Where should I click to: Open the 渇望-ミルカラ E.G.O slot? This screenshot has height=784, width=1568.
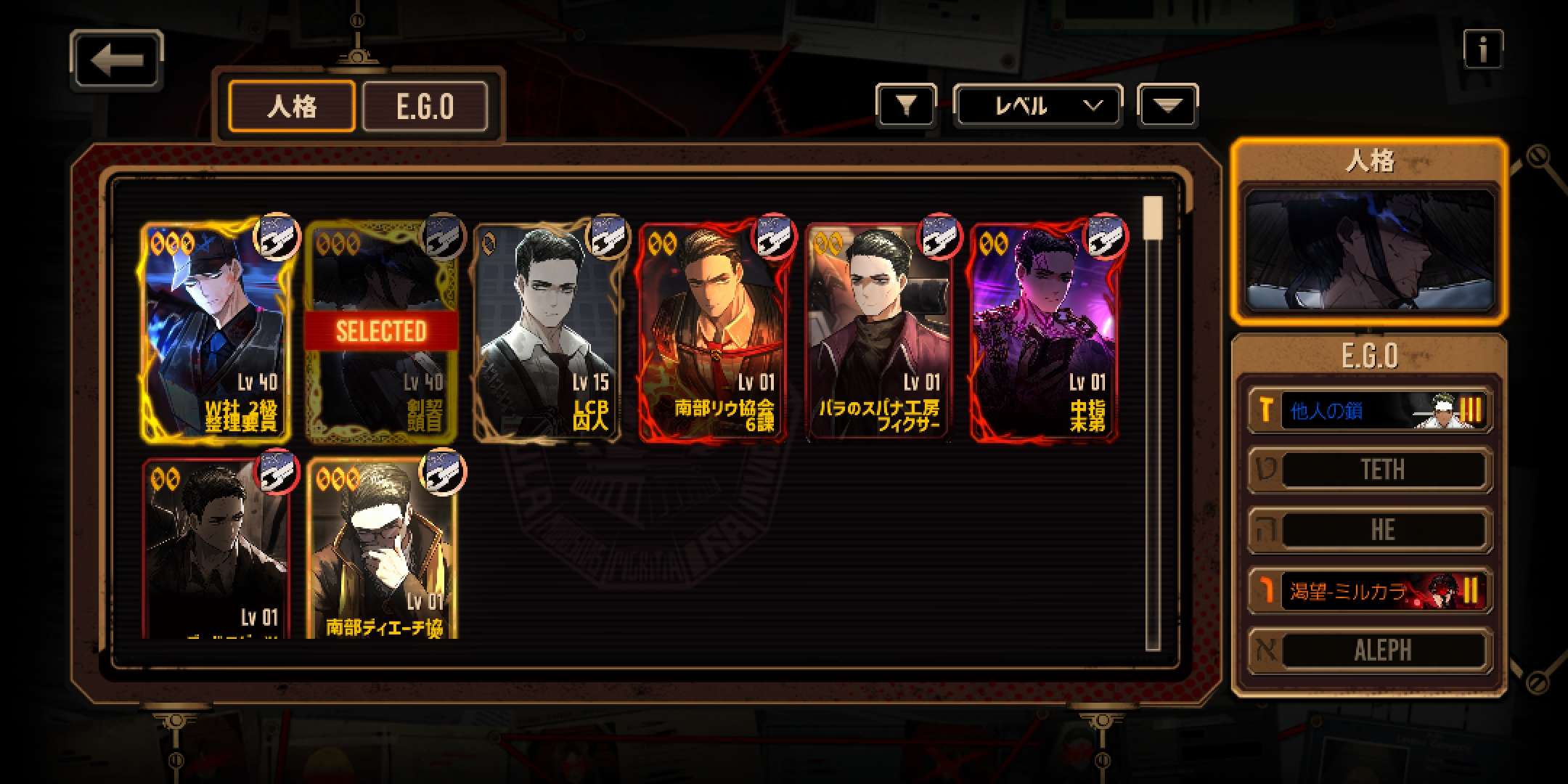coord(1369,591)
